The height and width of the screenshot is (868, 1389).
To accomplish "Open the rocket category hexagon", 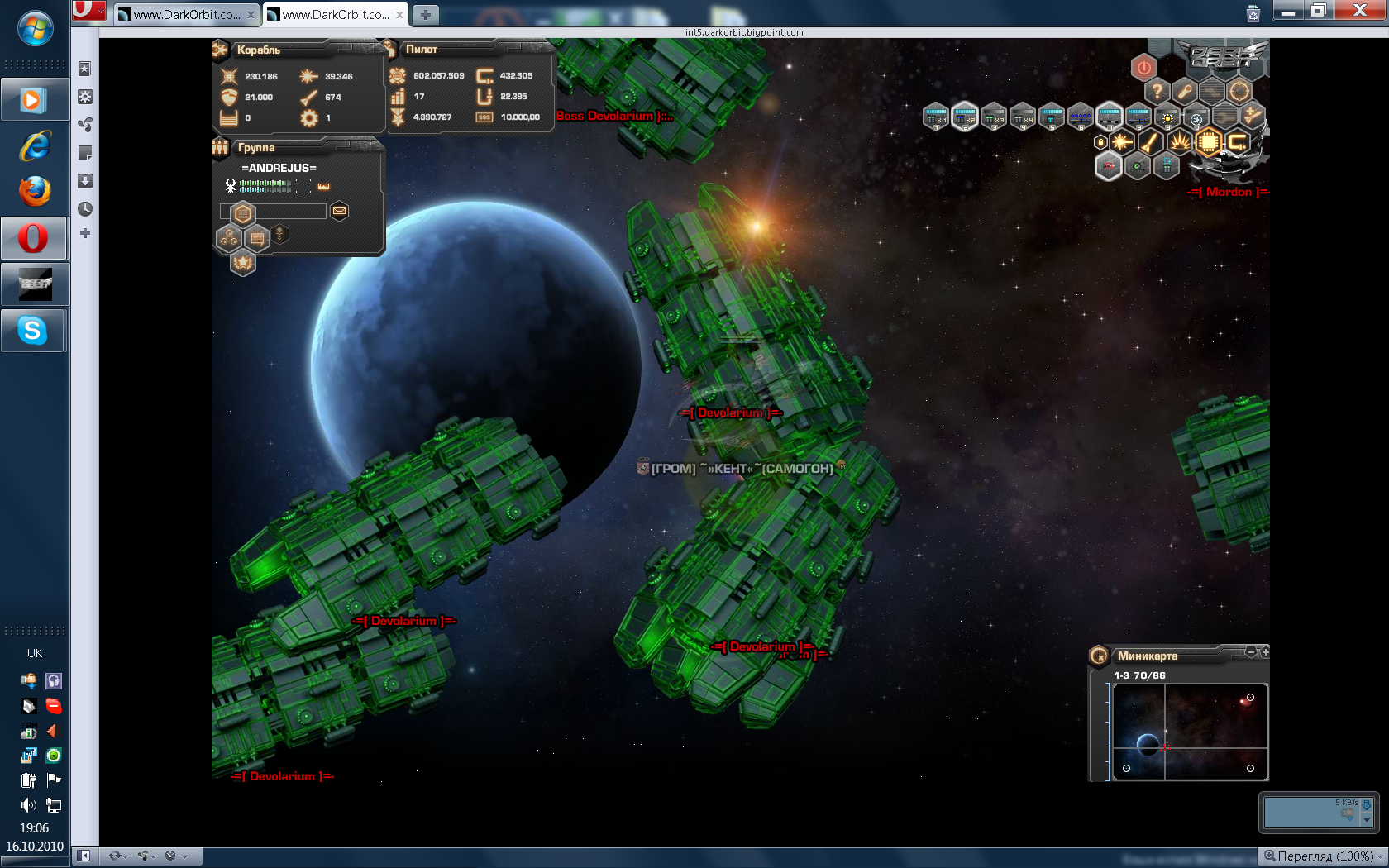I will coord(1151,142).
